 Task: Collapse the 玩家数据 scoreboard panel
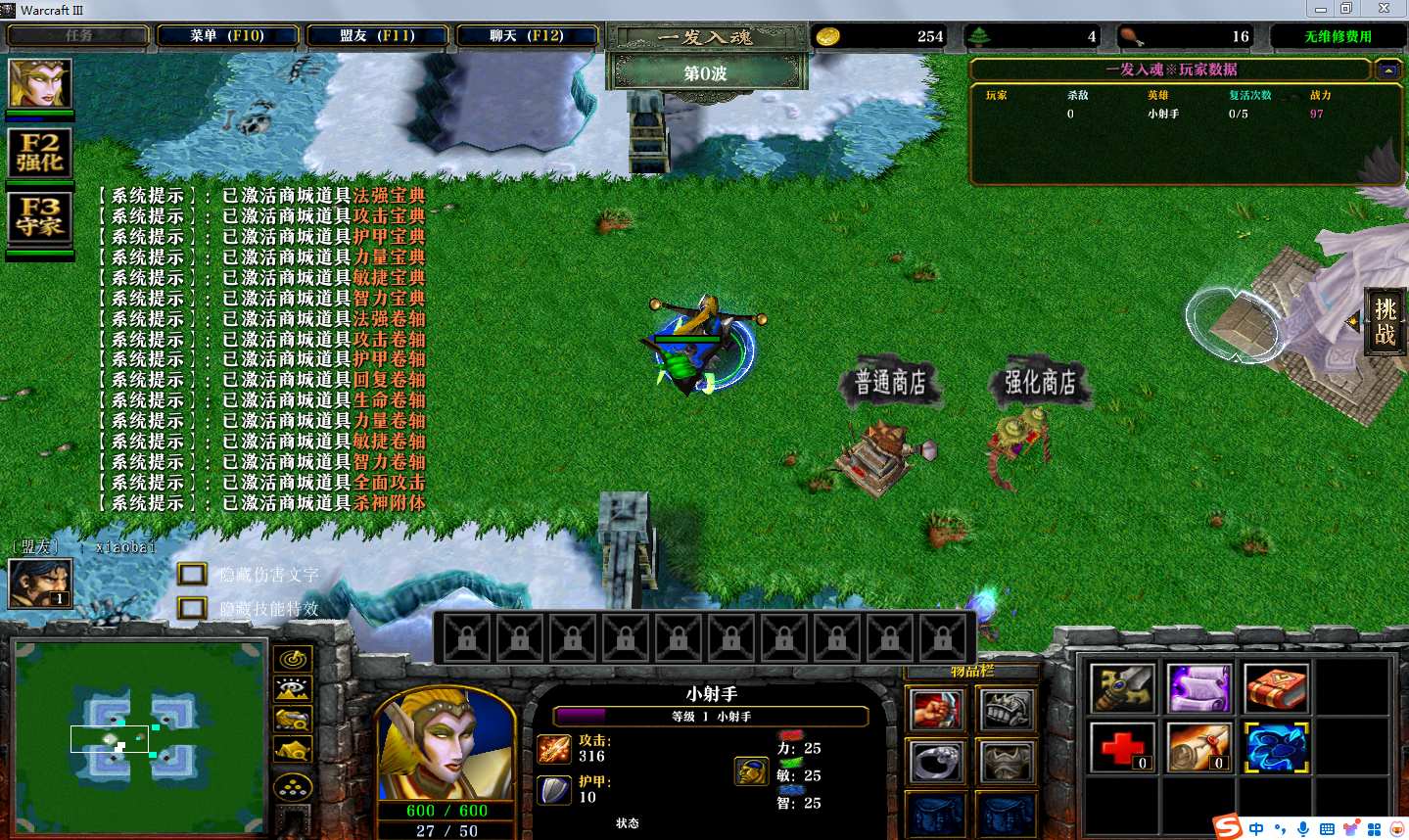coord(1386,70)
